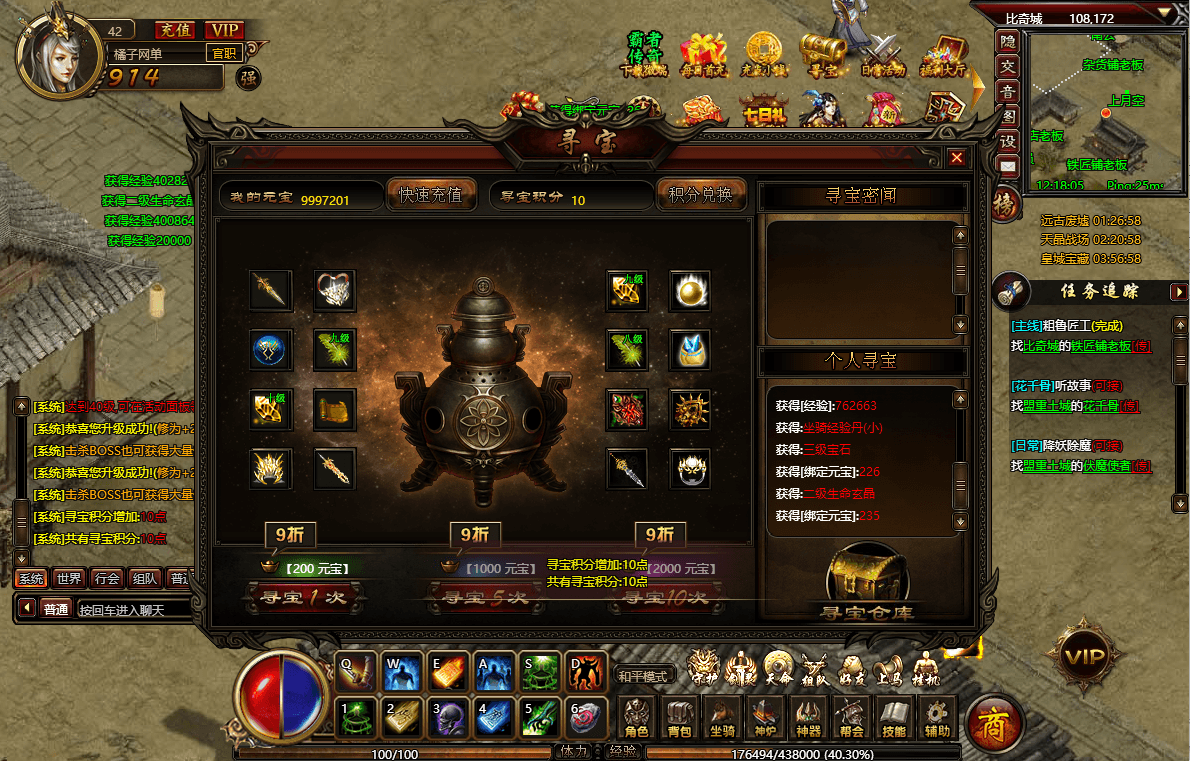Open the 积分兑换 points exchange
This screenshot has height=761, width=1190.
point(701,195)
